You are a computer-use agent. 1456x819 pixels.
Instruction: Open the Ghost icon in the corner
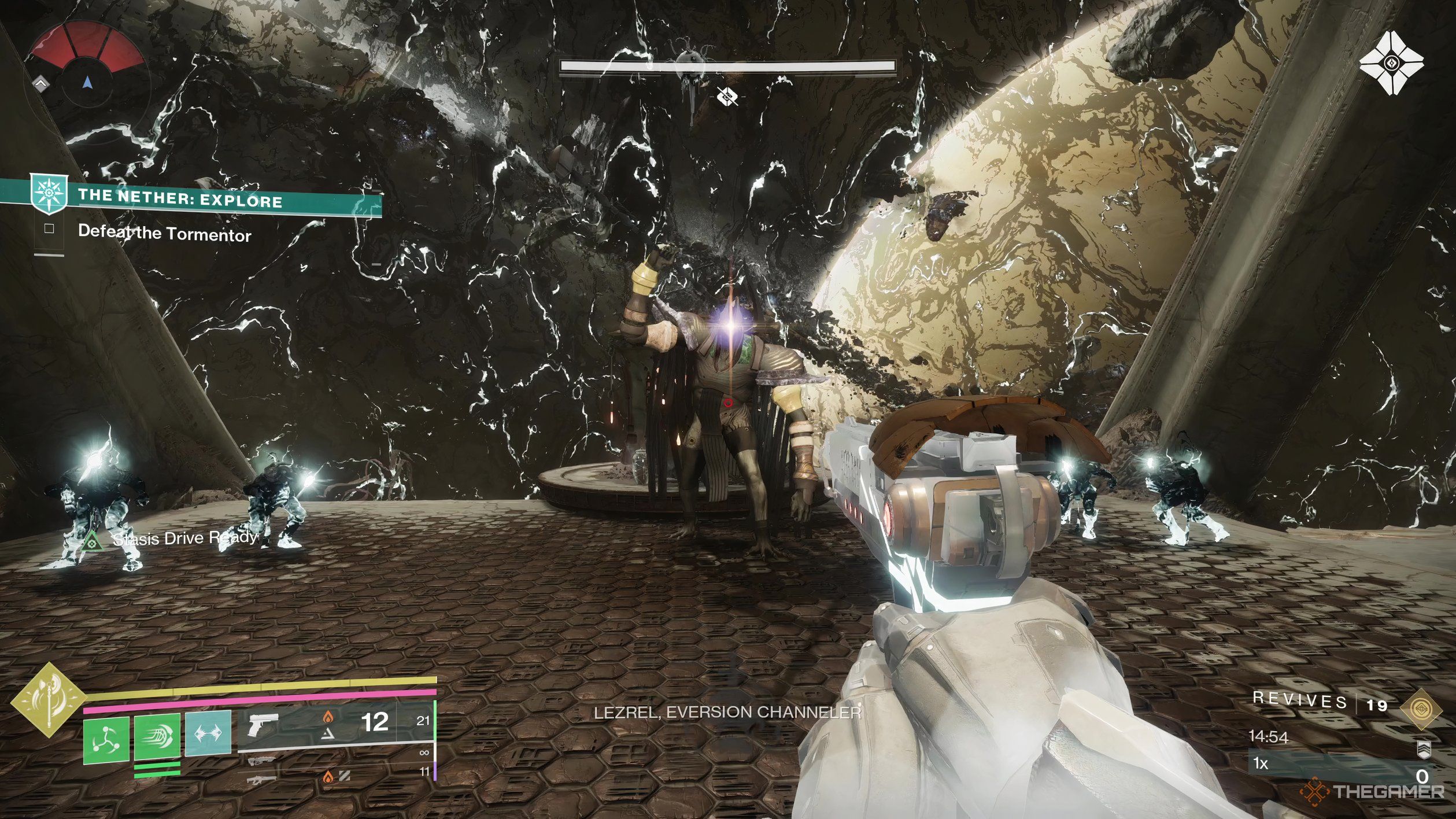[1390, 64]
